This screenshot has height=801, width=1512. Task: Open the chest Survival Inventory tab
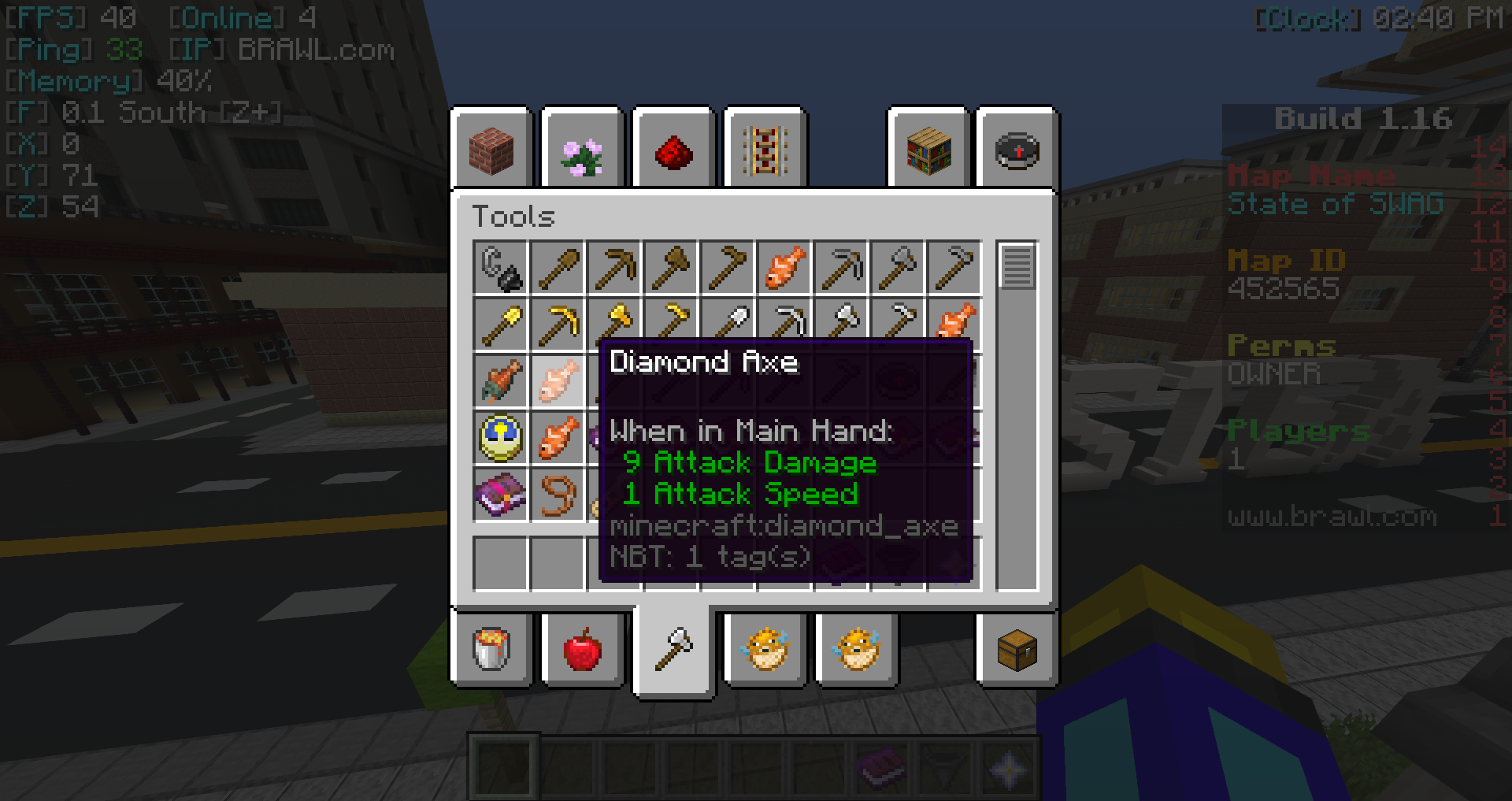[1017, 650]
